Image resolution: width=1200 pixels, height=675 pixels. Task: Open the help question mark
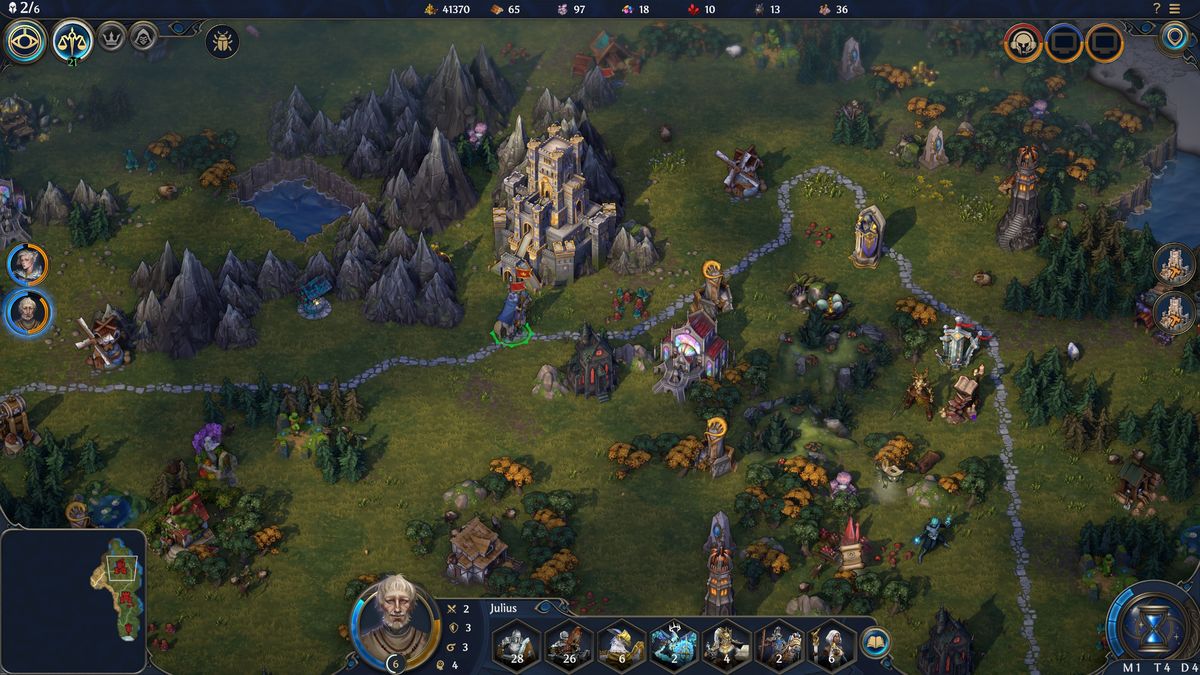pyautogui.click(x=1156, y=9)
